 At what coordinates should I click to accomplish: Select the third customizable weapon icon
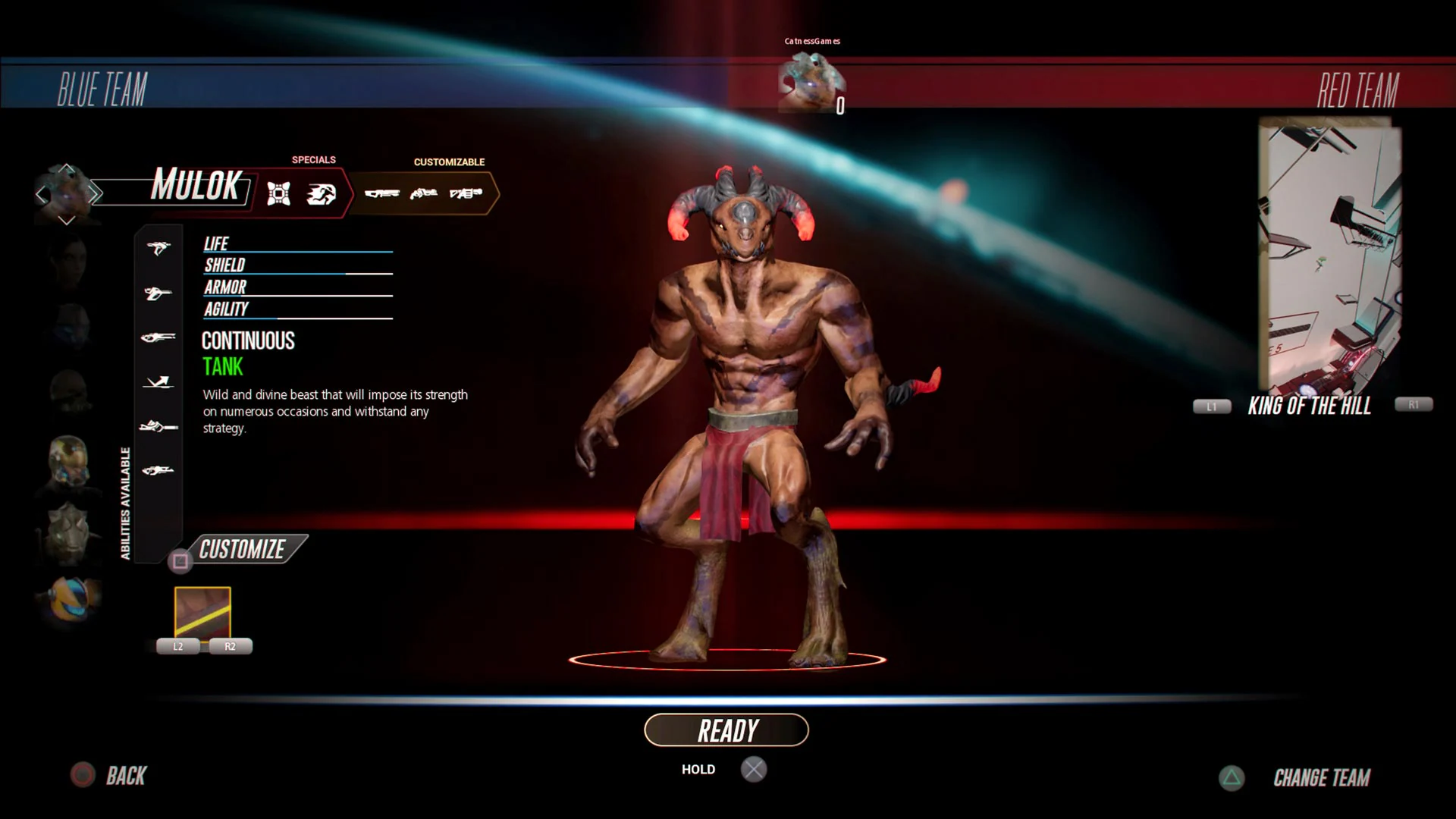tap(467, 193)
